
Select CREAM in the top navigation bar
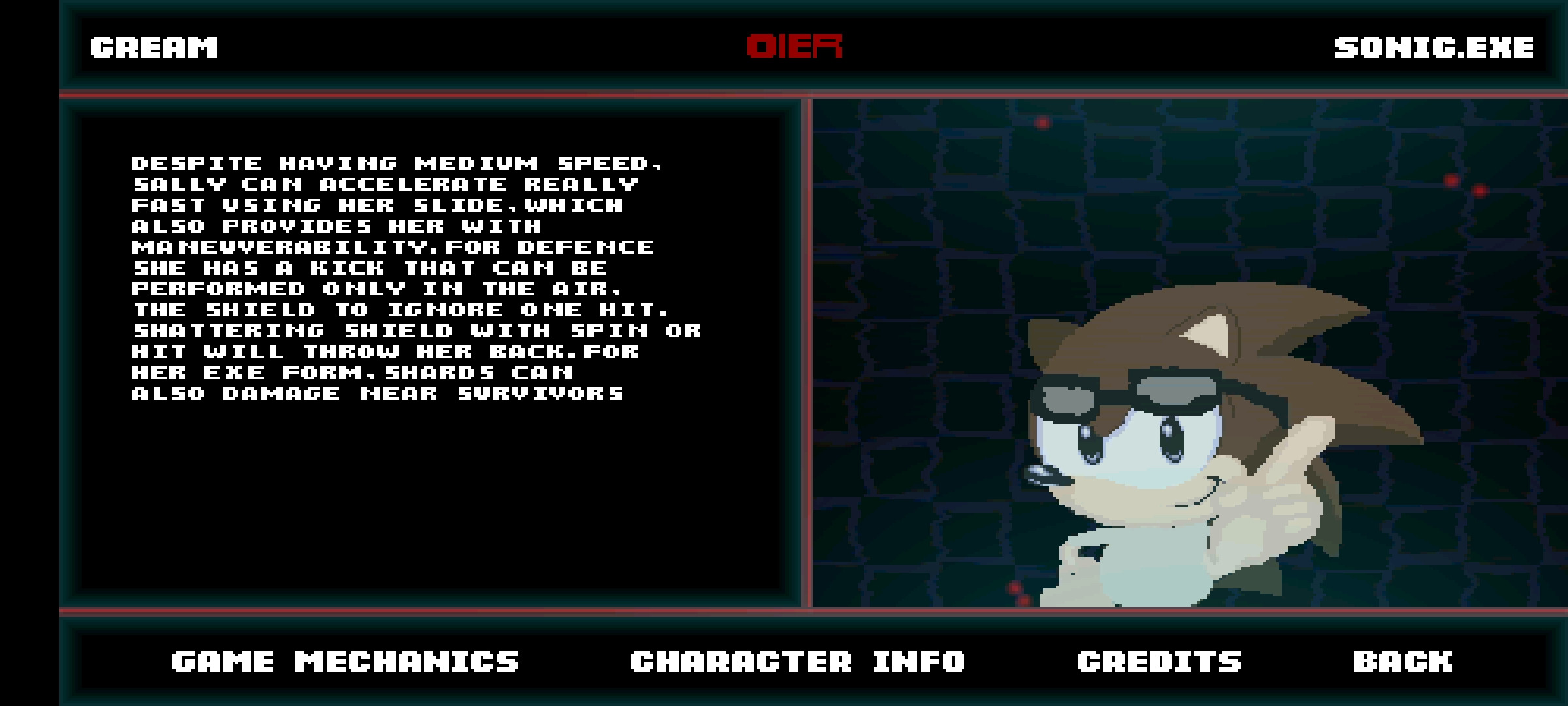[x=154, y=47]
